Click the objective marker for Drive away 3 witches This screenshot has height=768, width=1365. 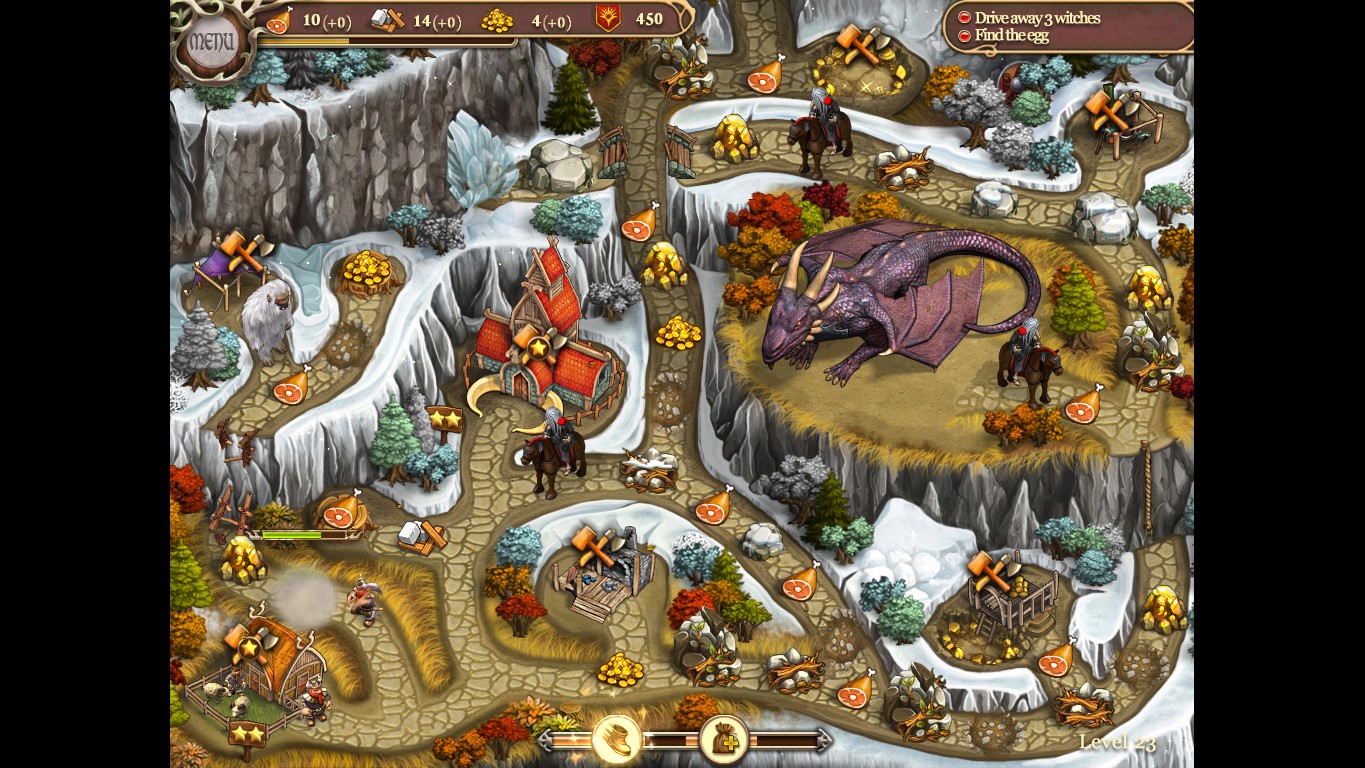[x=963, y=16]
